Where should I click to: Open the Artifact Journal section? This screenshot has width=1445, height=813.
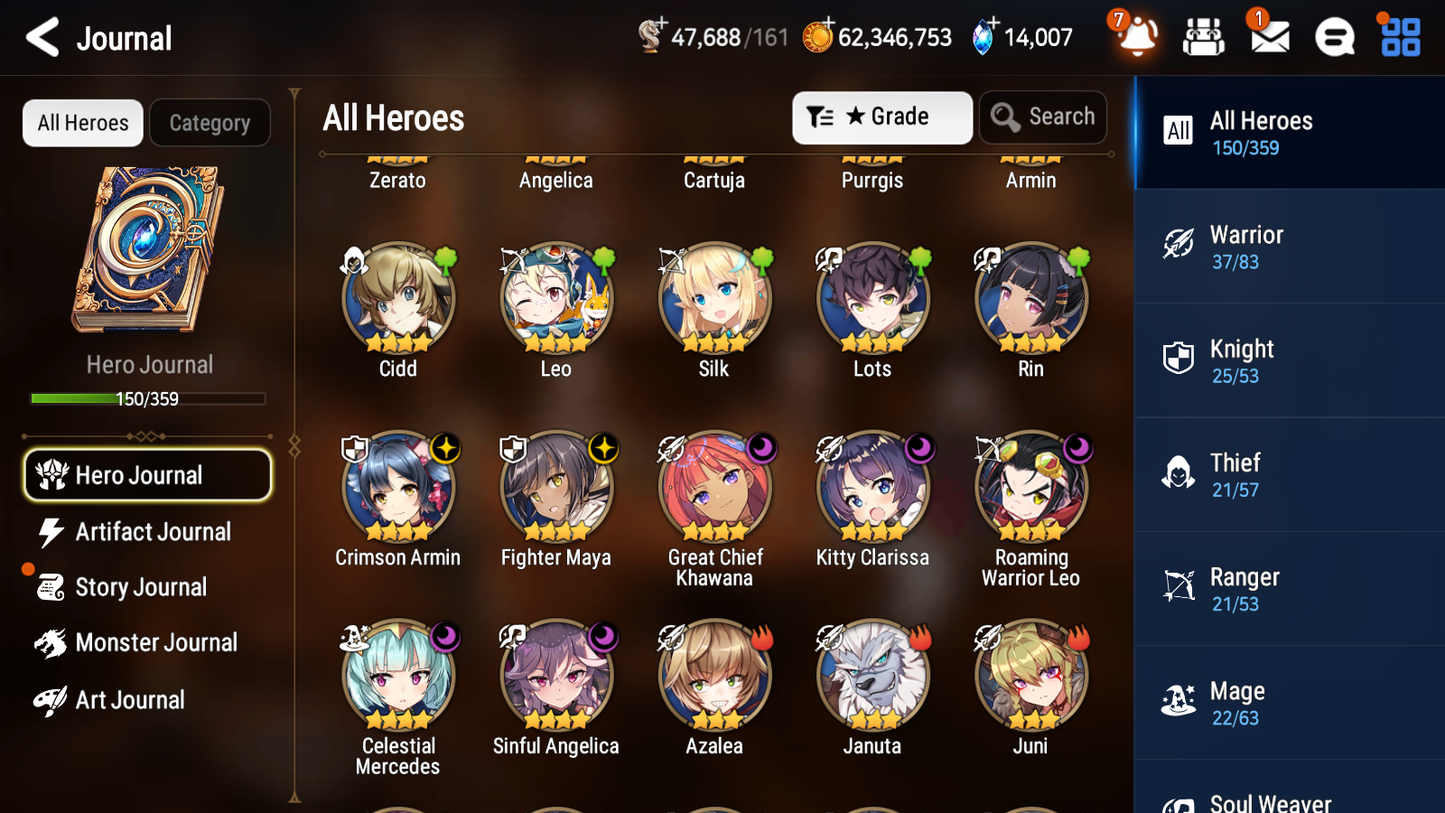click(152, 532)
